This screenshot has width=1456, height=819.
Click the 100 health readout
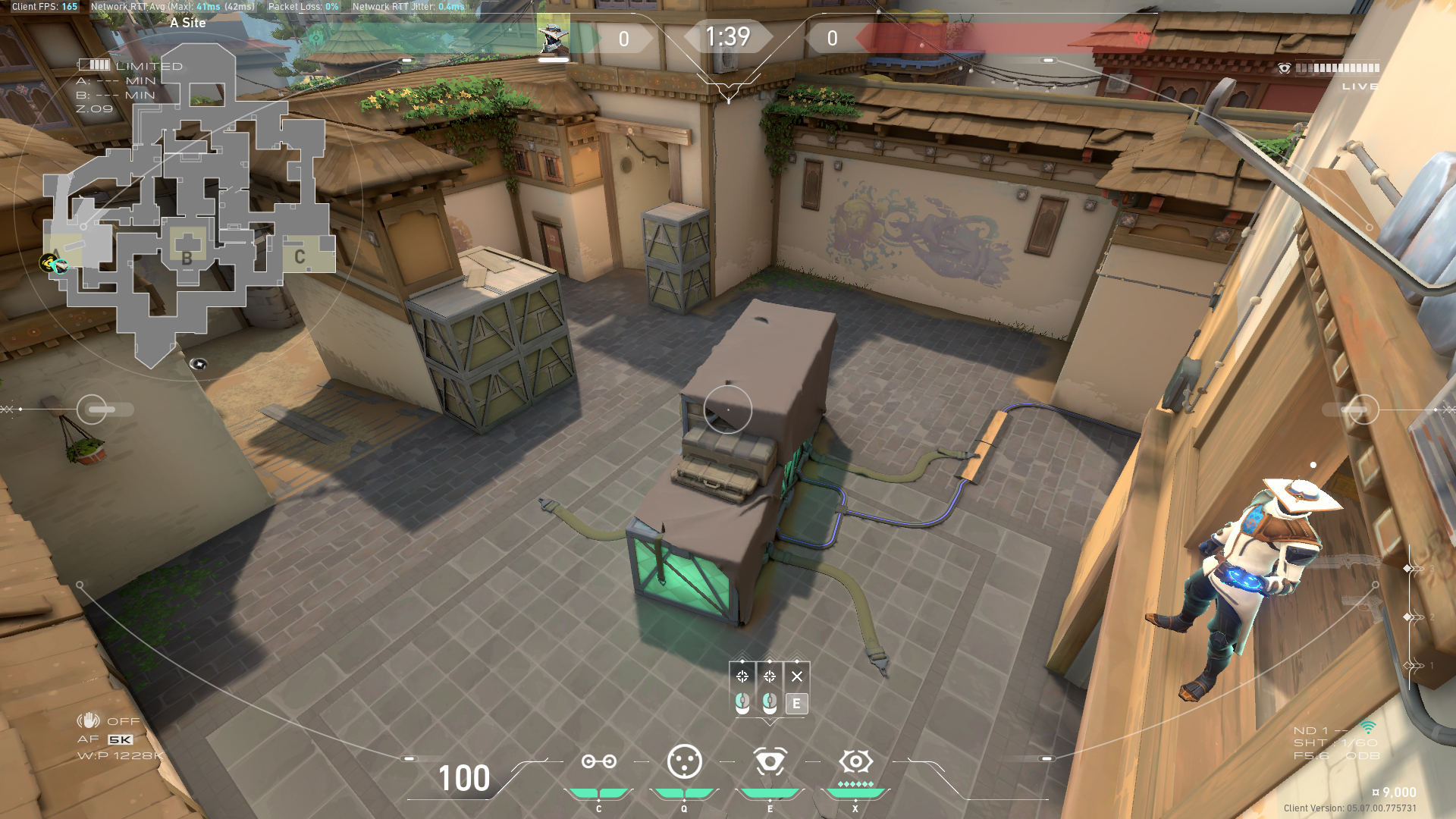coord(463,779)
